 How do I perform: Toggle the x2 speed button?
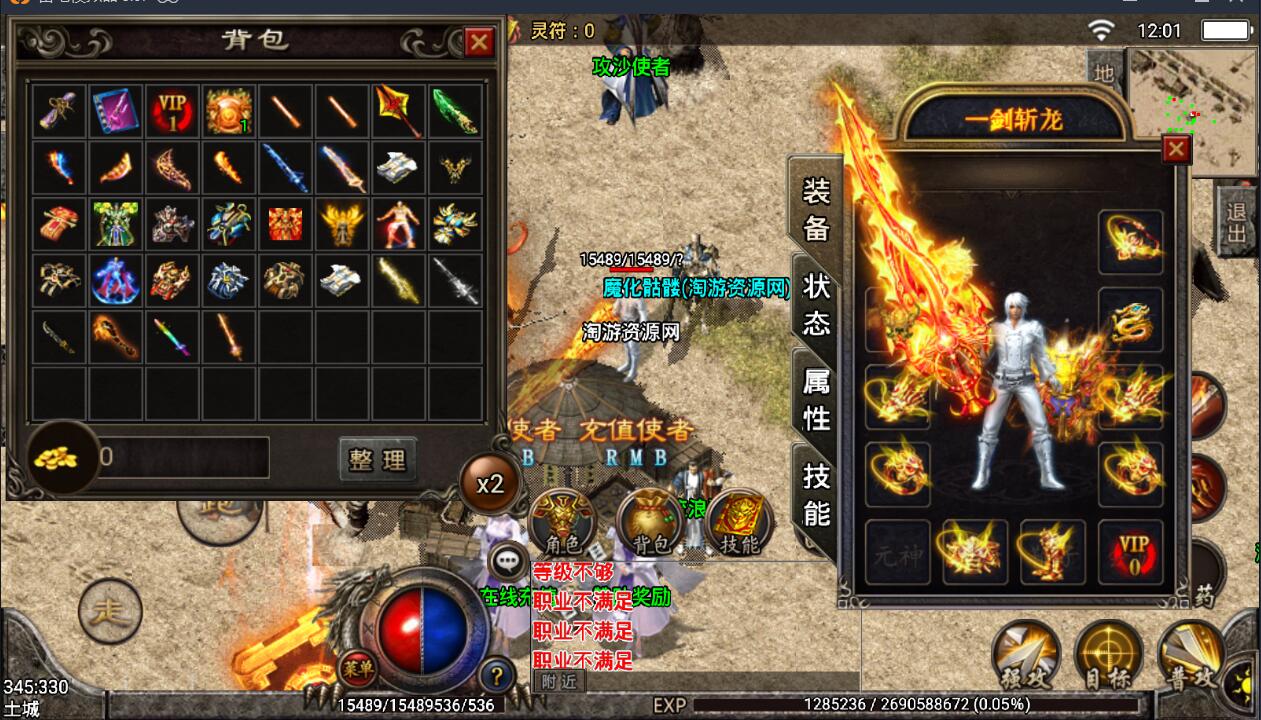tap(490, 485)
